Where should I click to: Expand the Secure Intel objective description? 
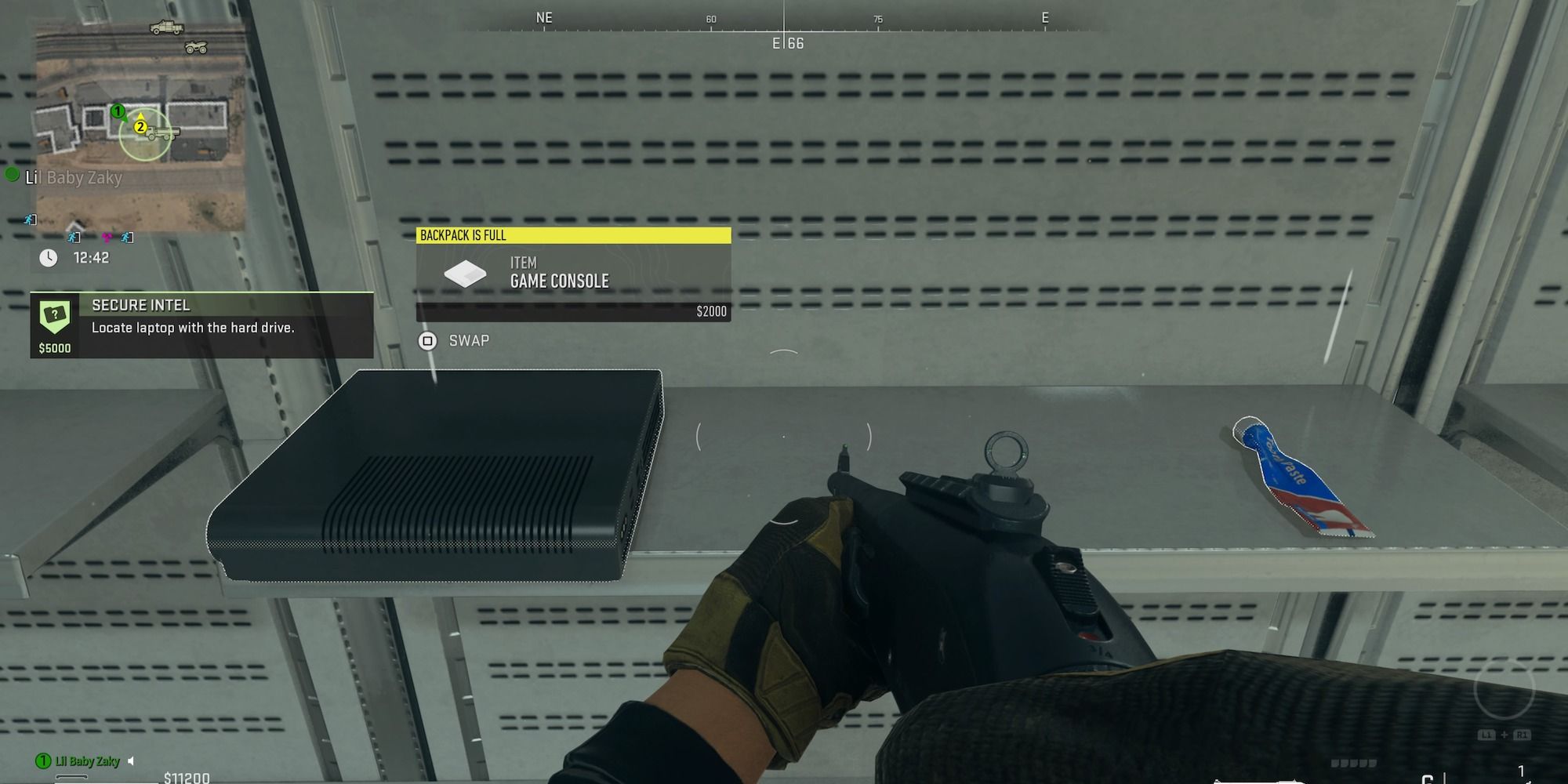(194, 328)
